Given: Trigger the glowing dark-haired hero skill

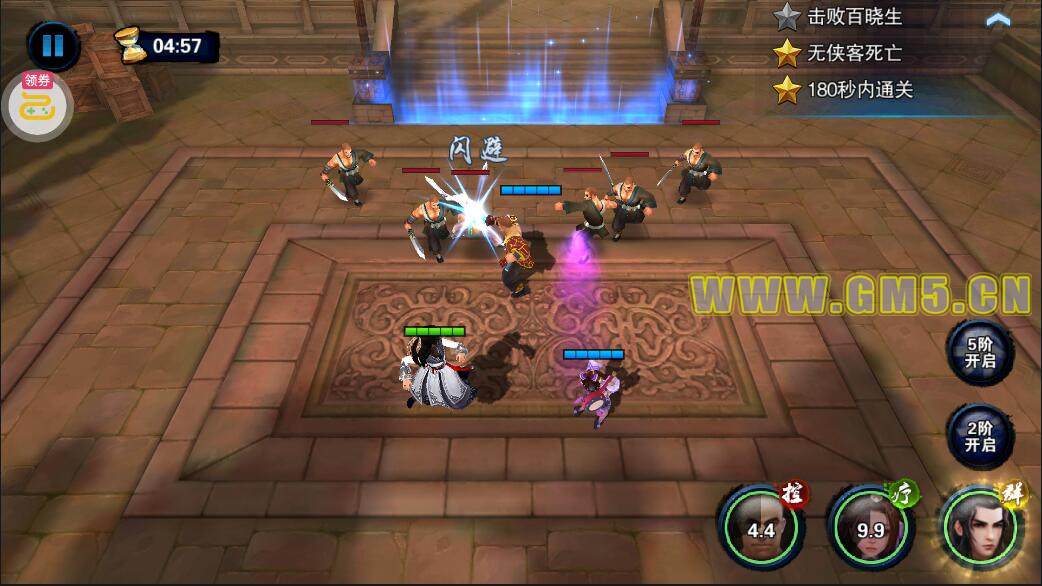Looking at the screenshot, I should [983, 525].
